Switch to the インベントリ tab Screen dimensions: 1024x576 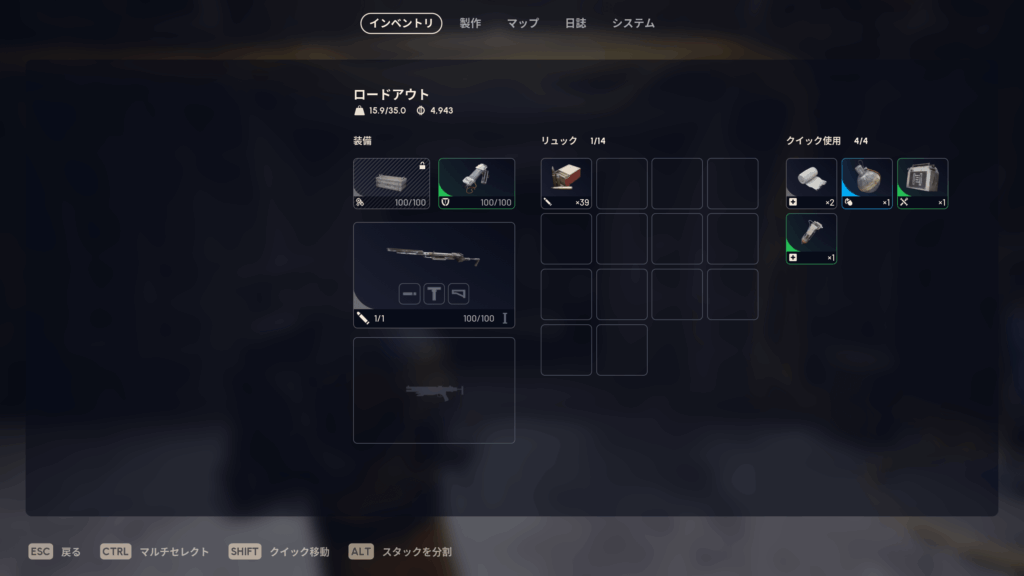[401, 23]
